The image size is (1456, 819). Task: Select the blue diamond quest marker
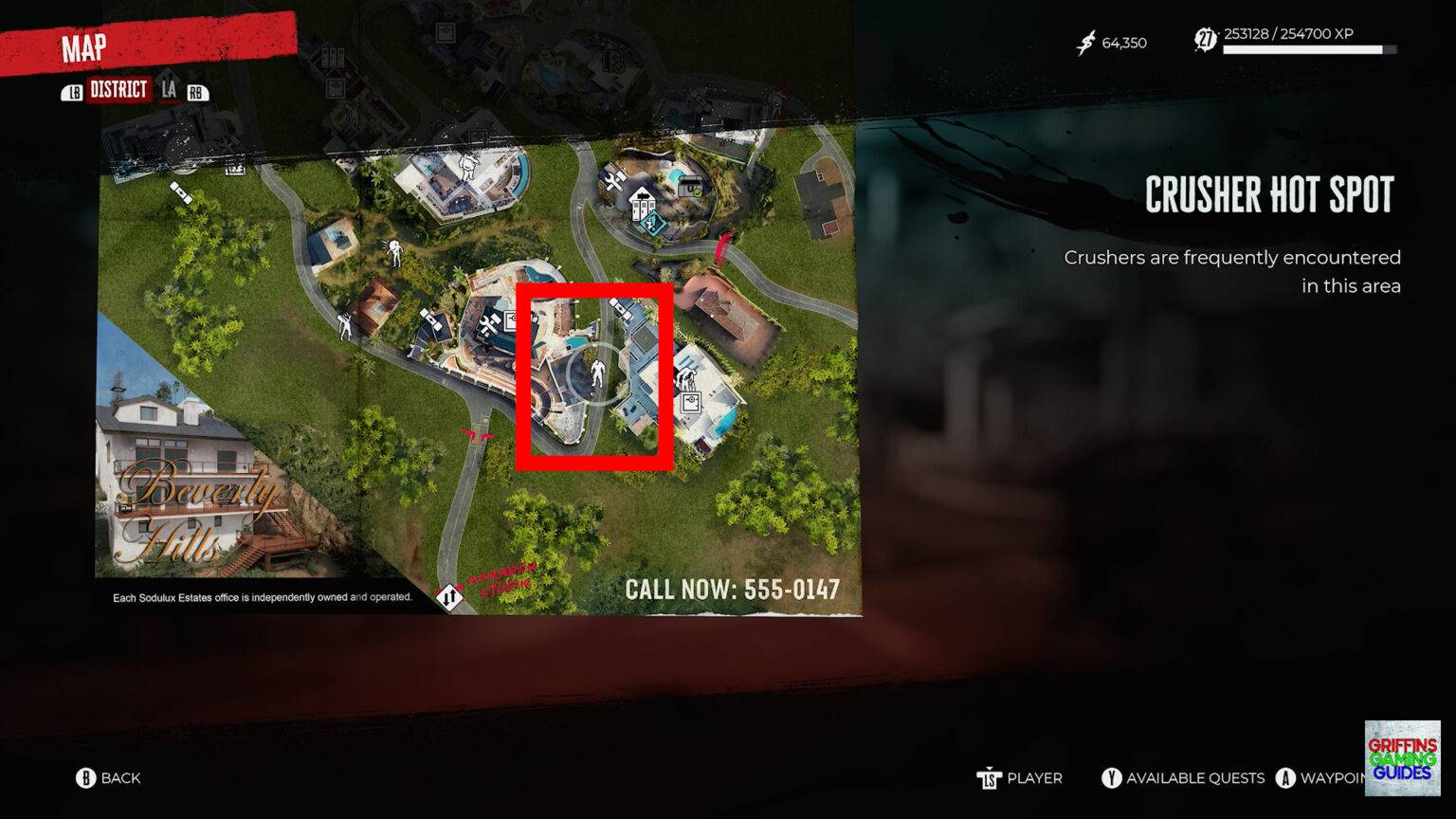(652, 223)
